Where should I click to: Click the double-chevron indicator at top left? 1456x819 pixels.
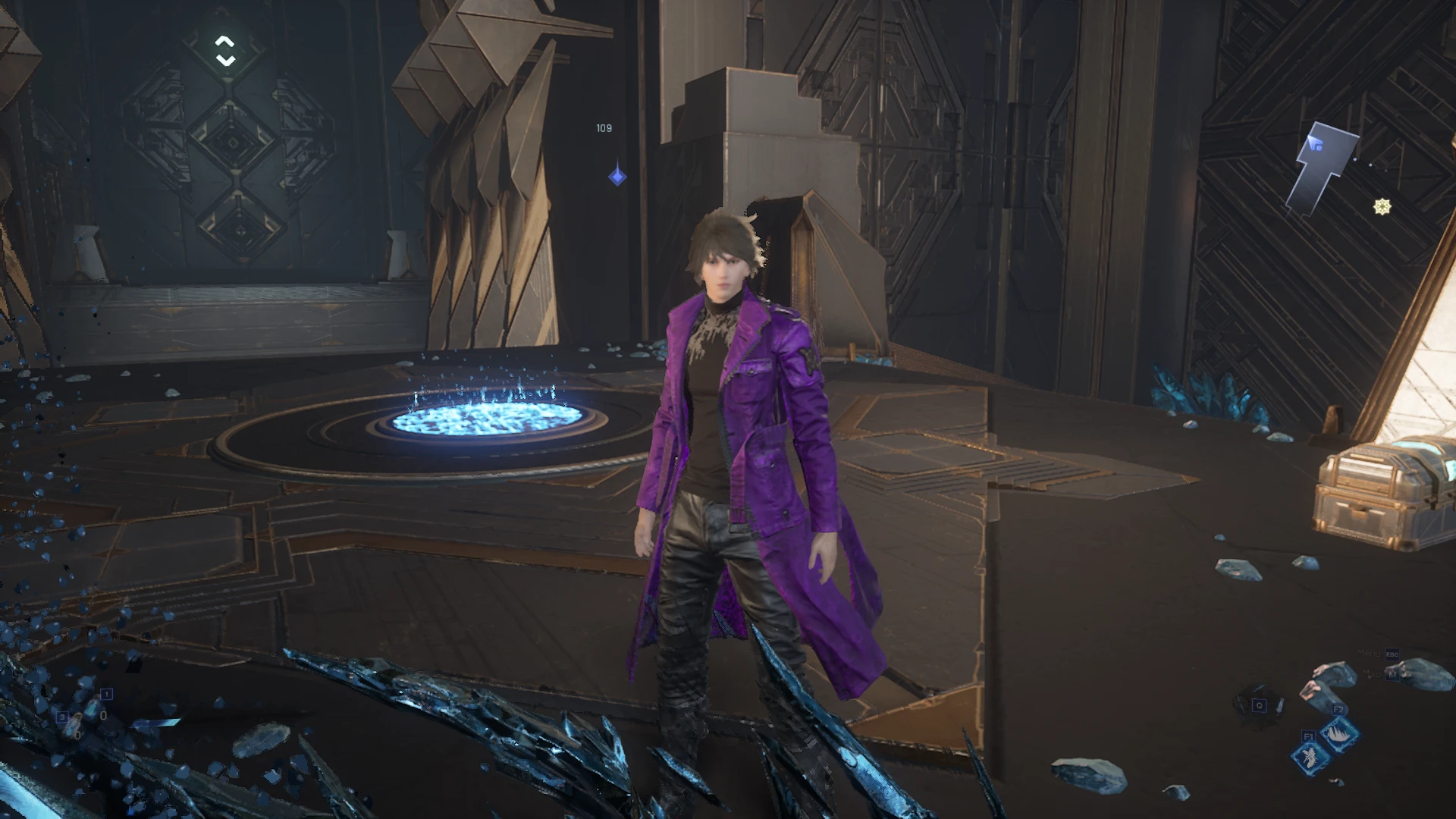click(225, 51)
